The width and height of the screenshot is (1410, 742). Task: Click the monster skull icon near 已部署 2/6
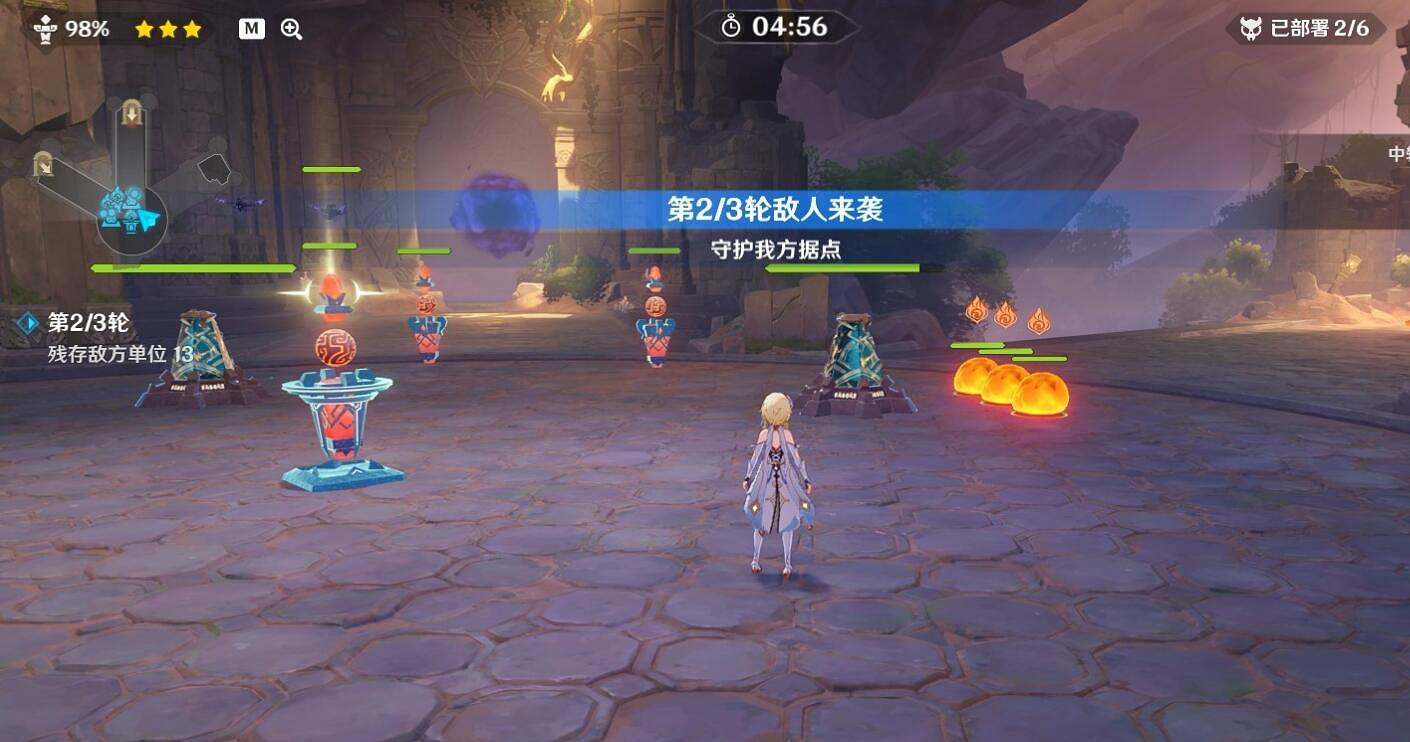(x=1252, y=27)
